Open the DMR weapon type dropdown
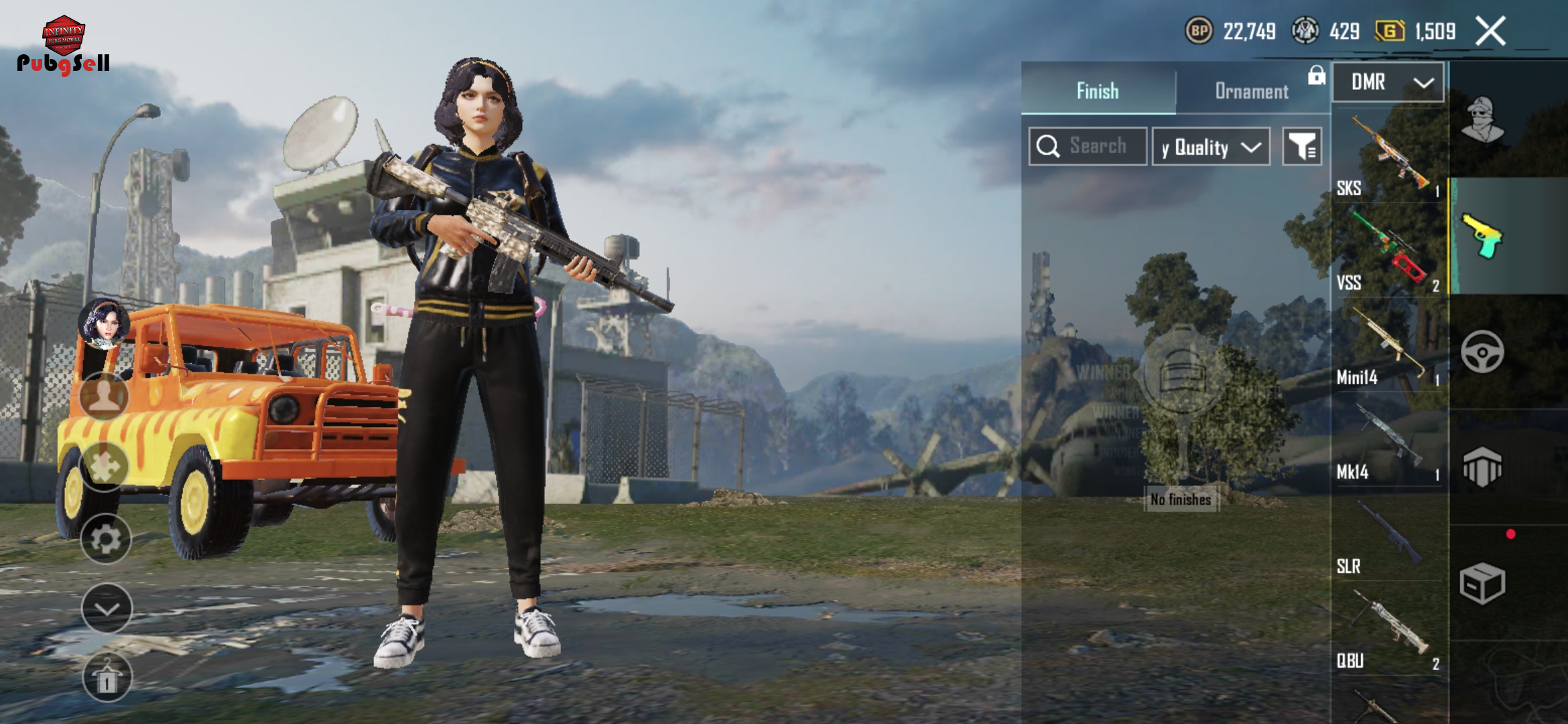1568x724 pixels. (1388, 82)
